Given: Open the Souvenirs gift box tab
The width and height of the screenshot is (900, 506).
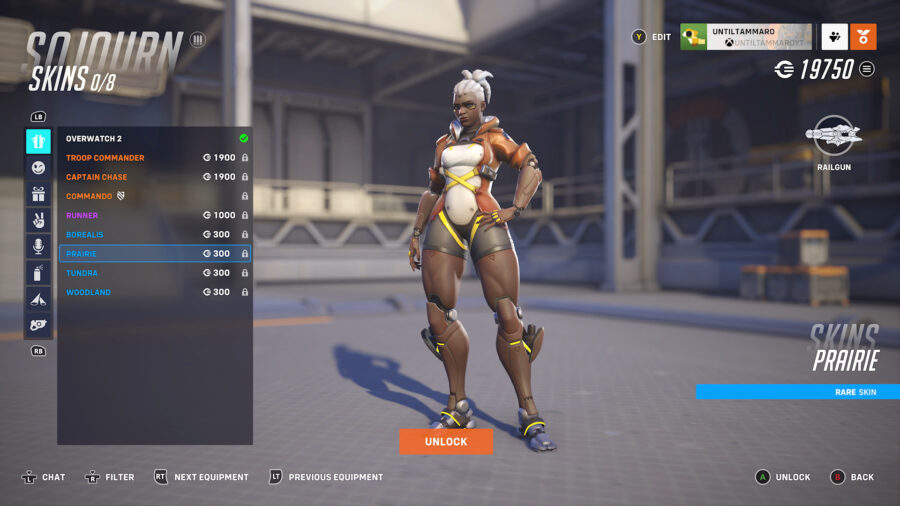Looking at the screenshot, I should pyautogui.click(x=38, y=194).
